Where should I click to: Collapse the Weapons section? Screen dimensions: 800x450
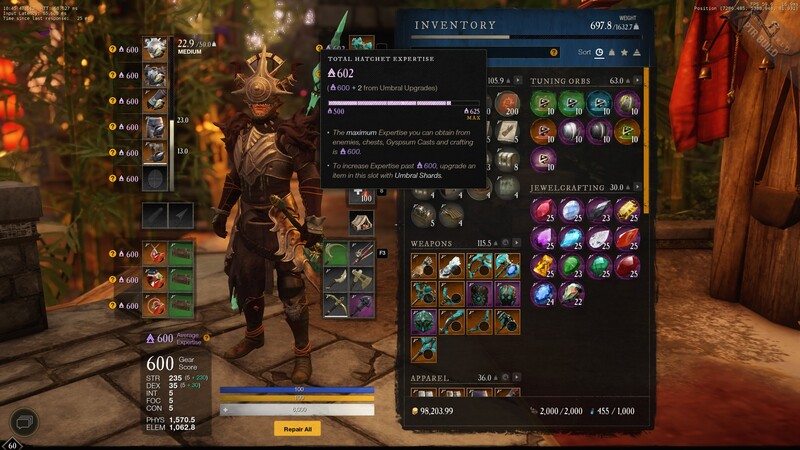point(518,243)
